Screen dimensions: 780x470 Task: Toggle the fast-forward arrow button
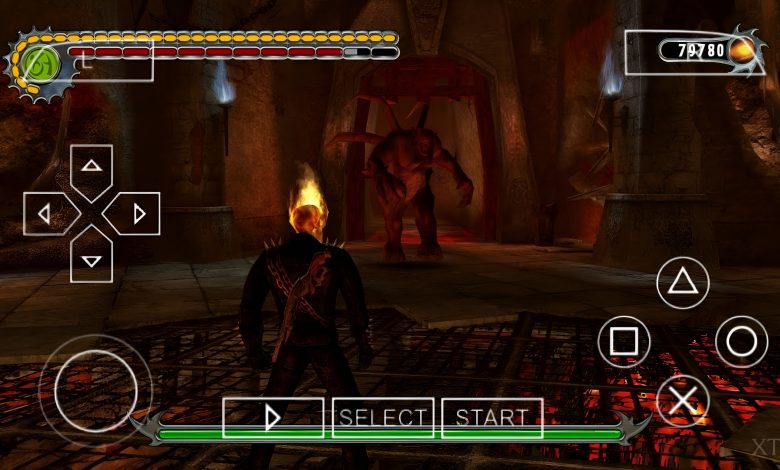click(273, 418)
